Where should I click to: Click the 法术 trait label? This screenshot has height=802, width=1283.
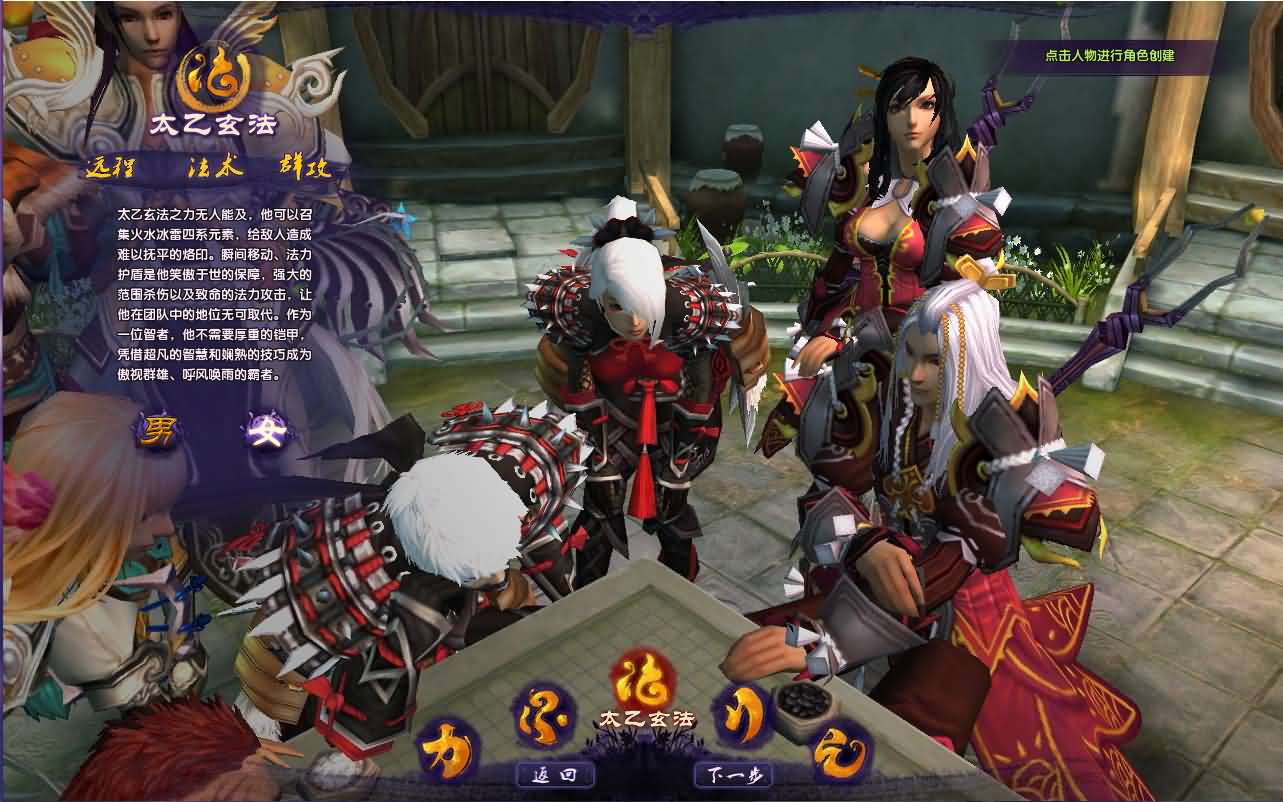(215, 167)
